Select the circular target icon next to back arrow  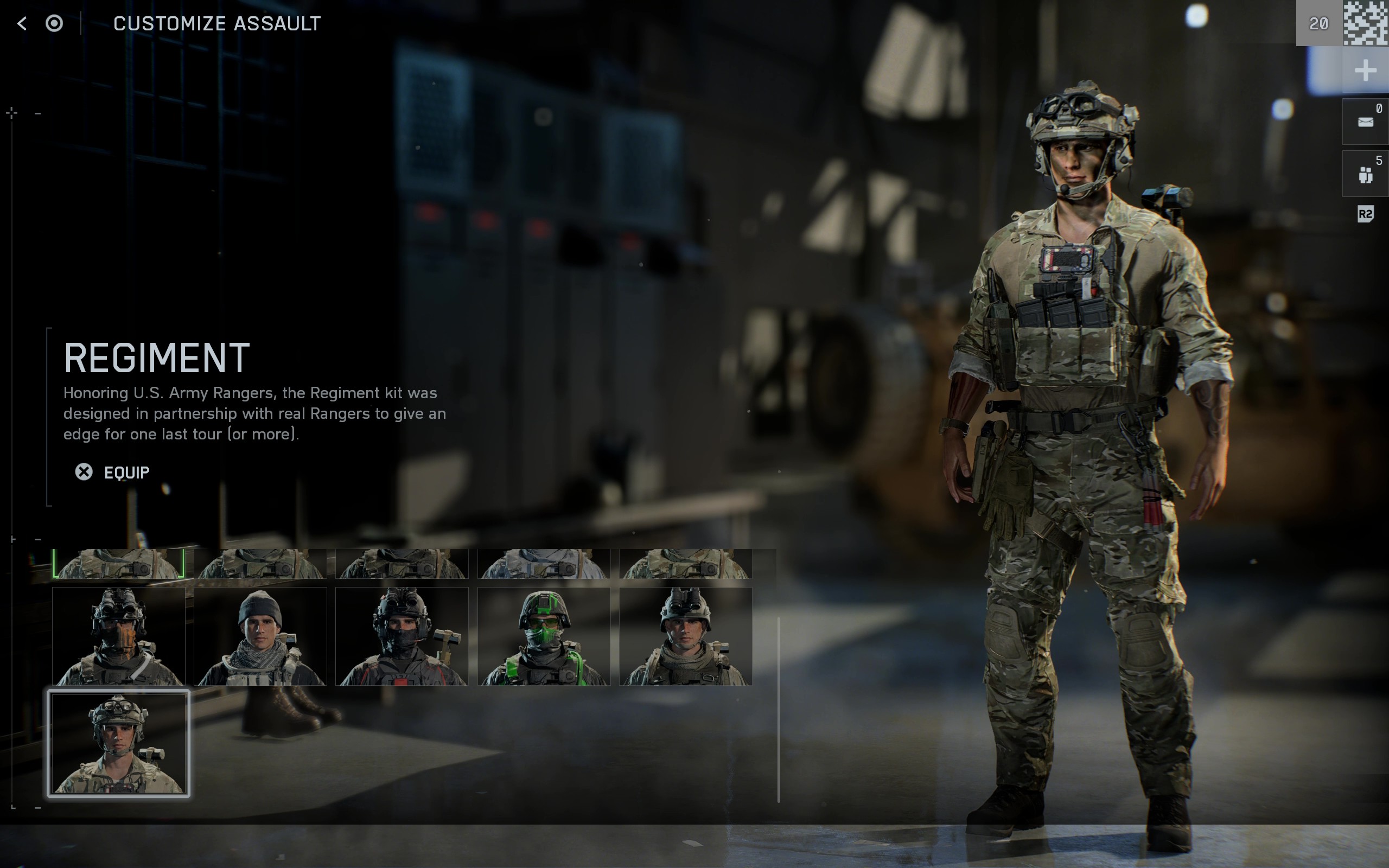tap(54, 24)
